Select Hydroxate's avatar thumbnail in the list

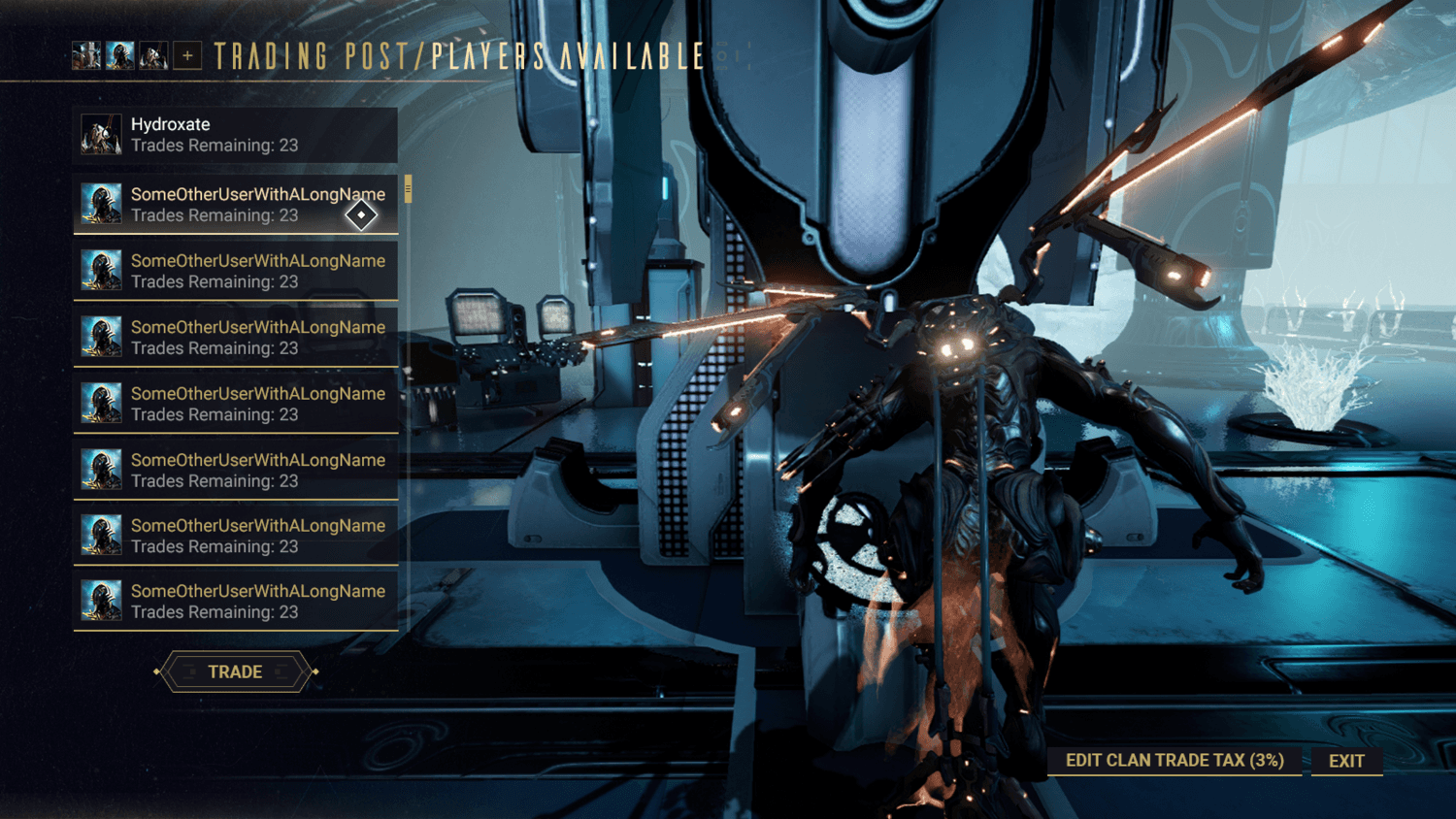pos(101,135)
